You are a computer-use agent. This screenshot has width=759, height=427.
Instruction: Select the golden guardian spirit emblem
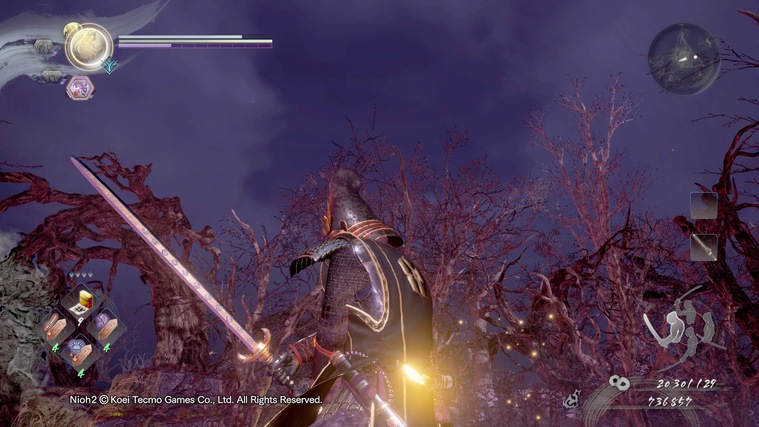(88, 45)
